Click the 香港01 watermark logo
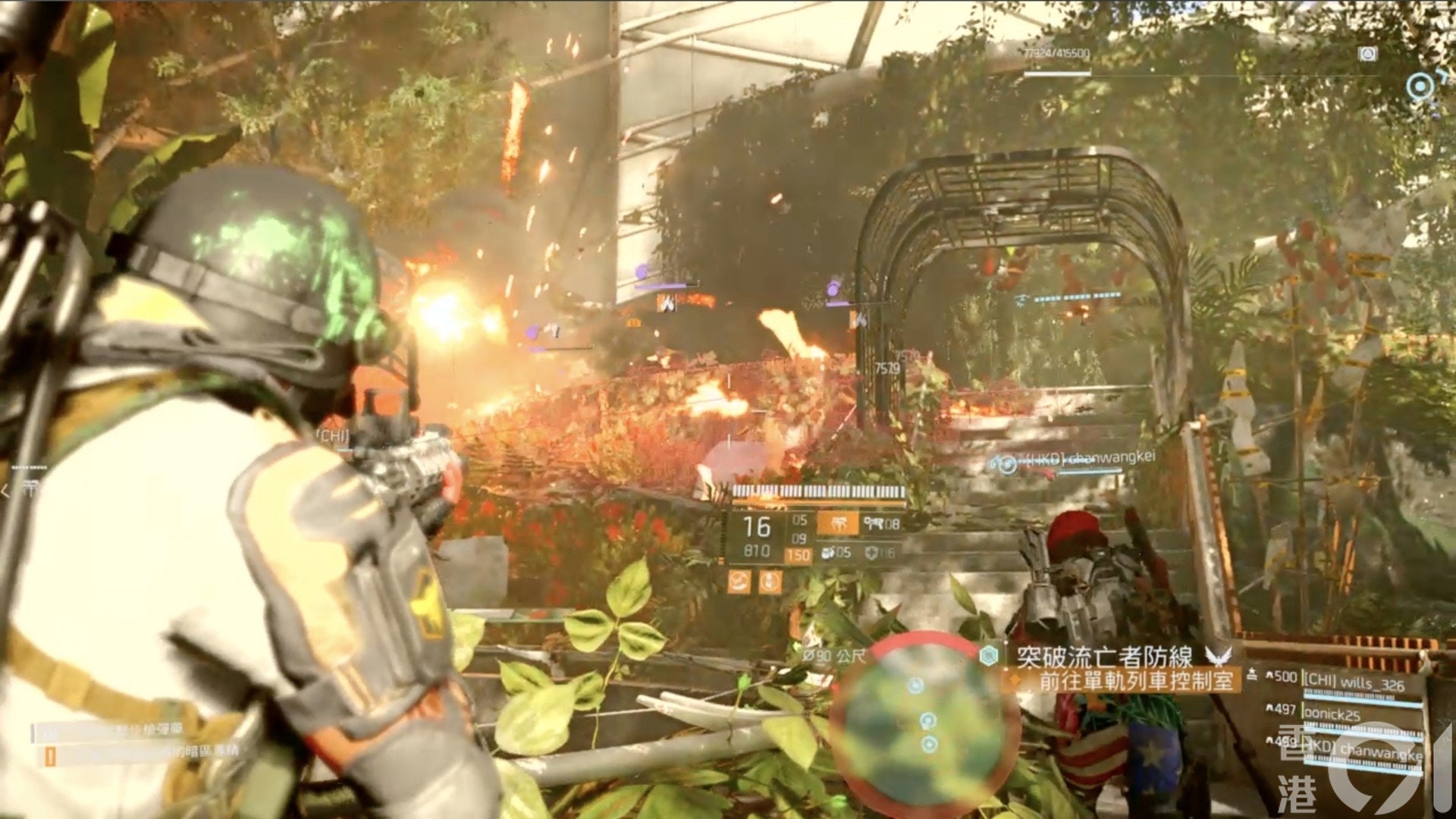The image size is (1456, 819). click(x=1394, y=773)
